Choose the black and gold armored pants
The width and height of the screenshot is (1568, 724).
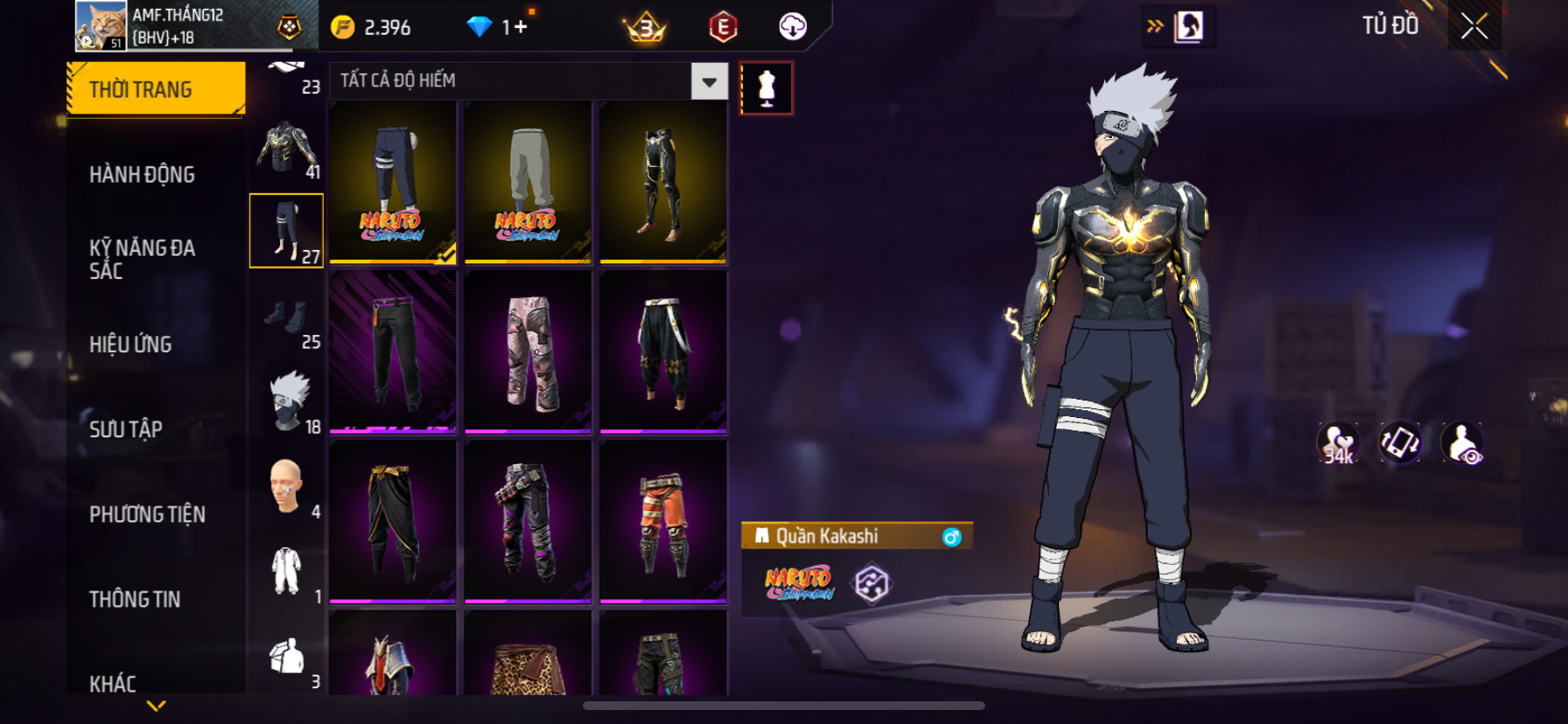663,182
